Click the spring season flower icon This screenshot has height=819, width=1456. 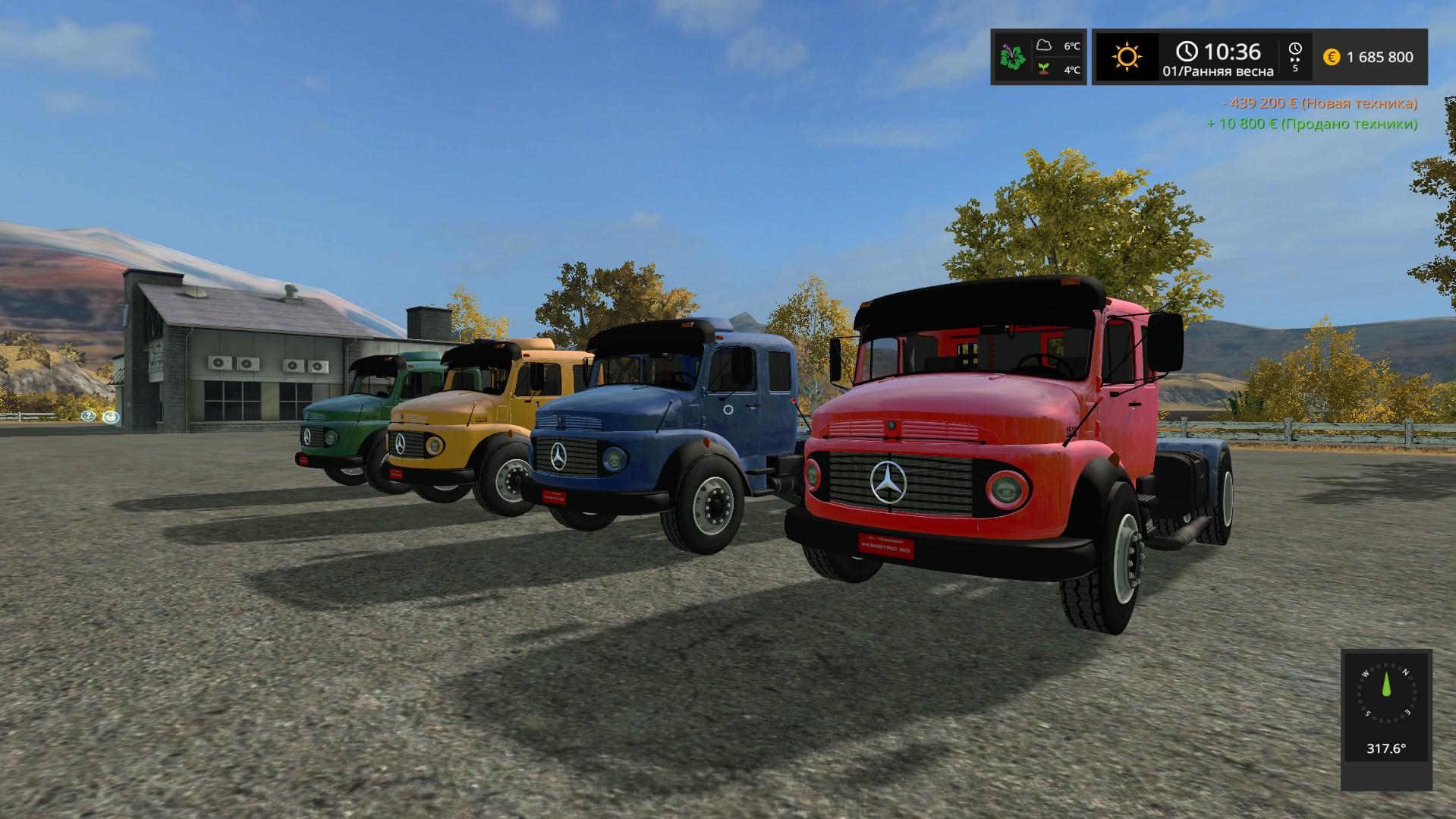(x=1012, y=57)
